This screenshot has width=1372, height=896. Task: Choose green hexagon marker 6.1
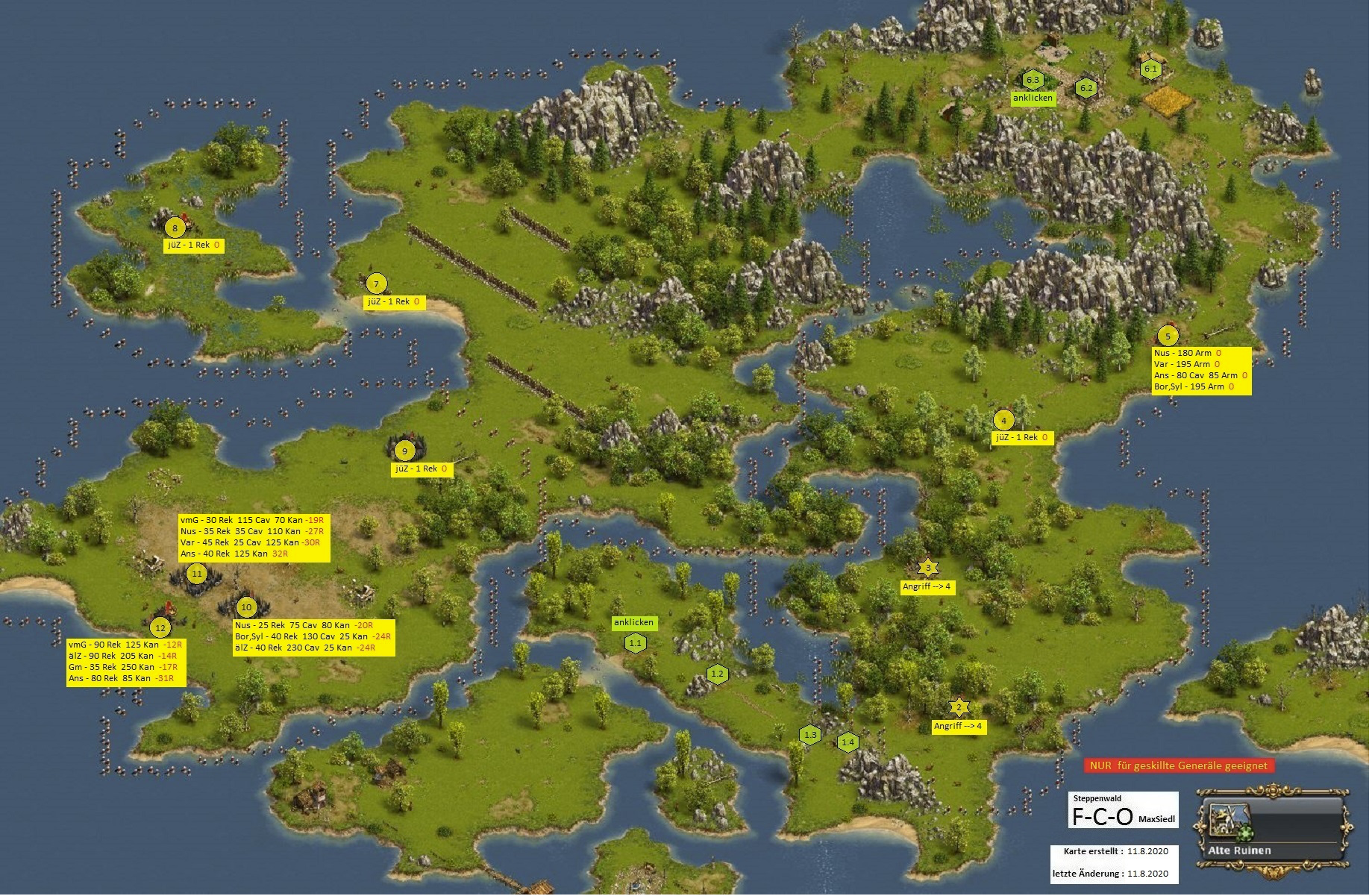[x=1151, y=69]
